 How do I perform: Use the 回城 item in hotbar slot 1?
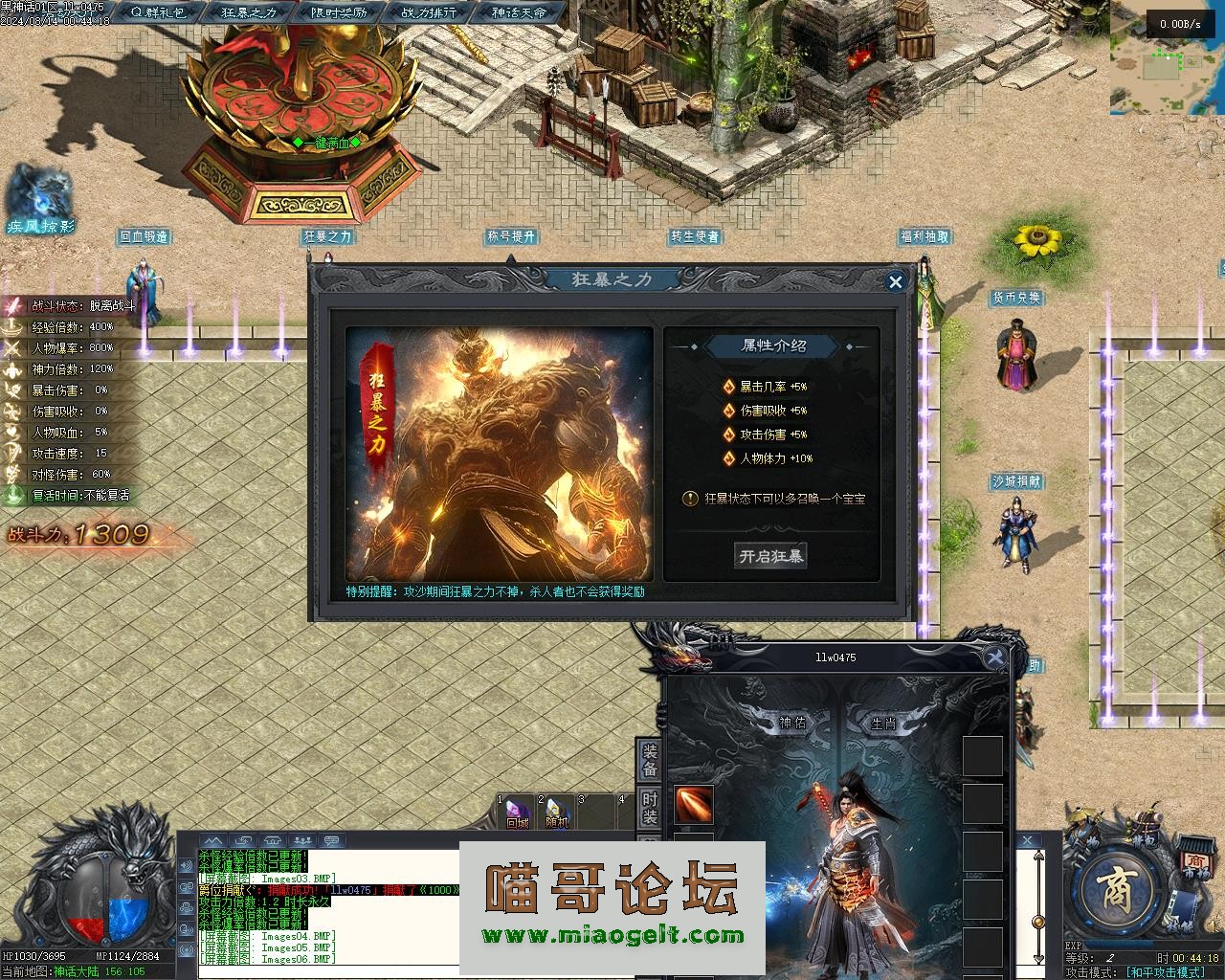(x=518, y=812)
